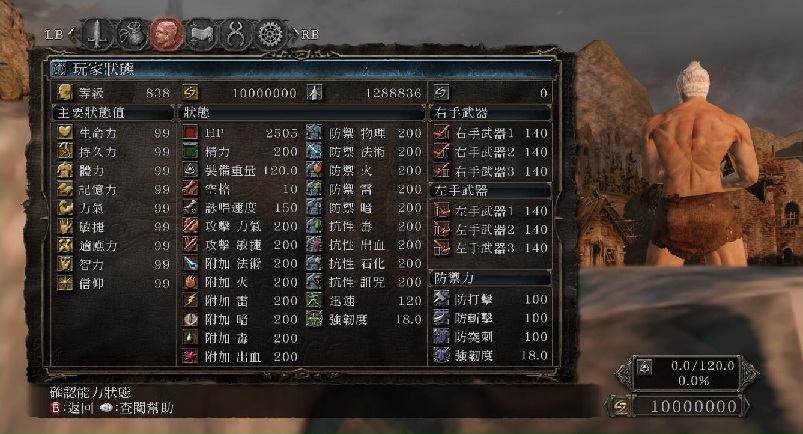Switch to the horned ring symbol tab

233,35
